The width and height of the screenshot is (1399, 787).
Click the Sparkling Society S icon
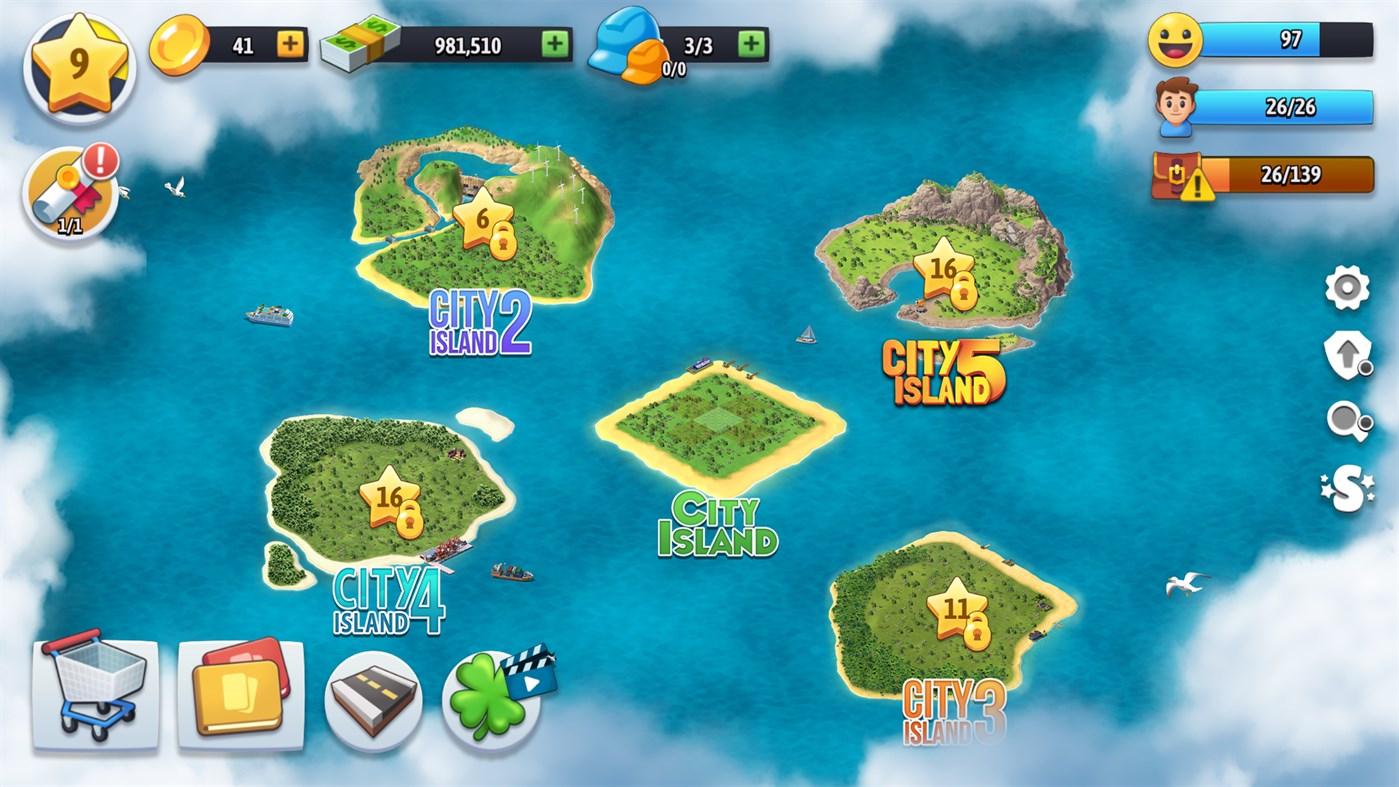1346,487
